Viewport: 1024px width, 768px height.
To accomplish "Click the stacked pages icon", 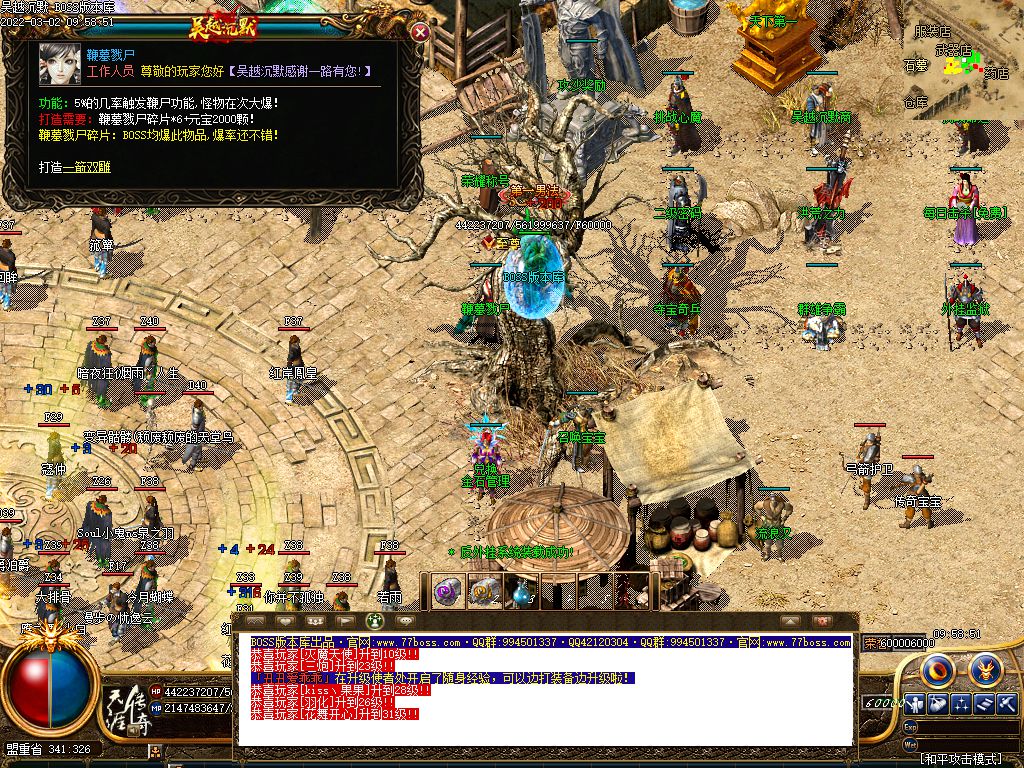I will point(984,704).
